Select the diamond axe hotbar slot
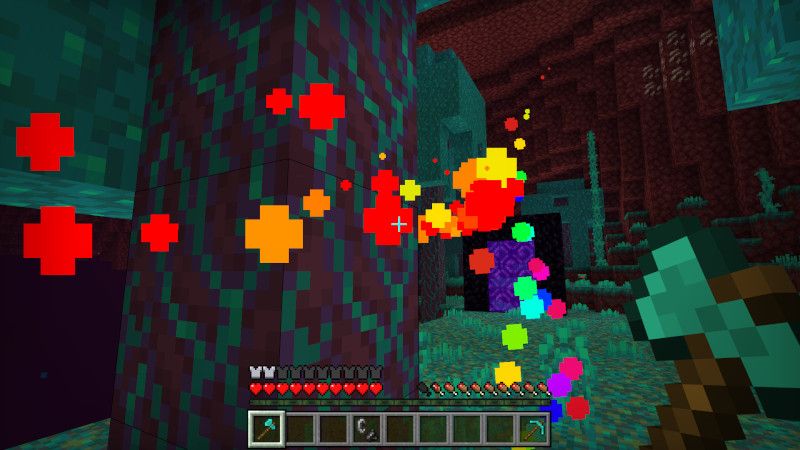This screenshot has height=450, width=800. click(x=267, y=428)
